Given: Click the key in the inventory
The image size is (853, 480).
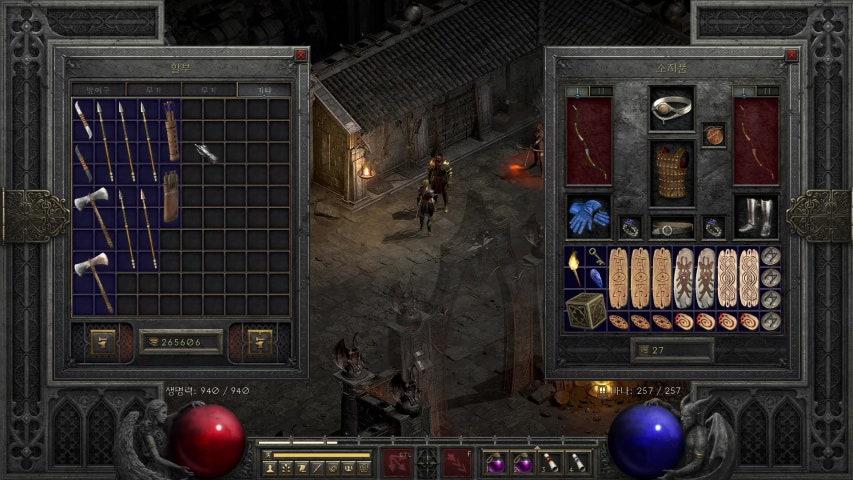Looking at the screenshot, I should pos(596,257).
